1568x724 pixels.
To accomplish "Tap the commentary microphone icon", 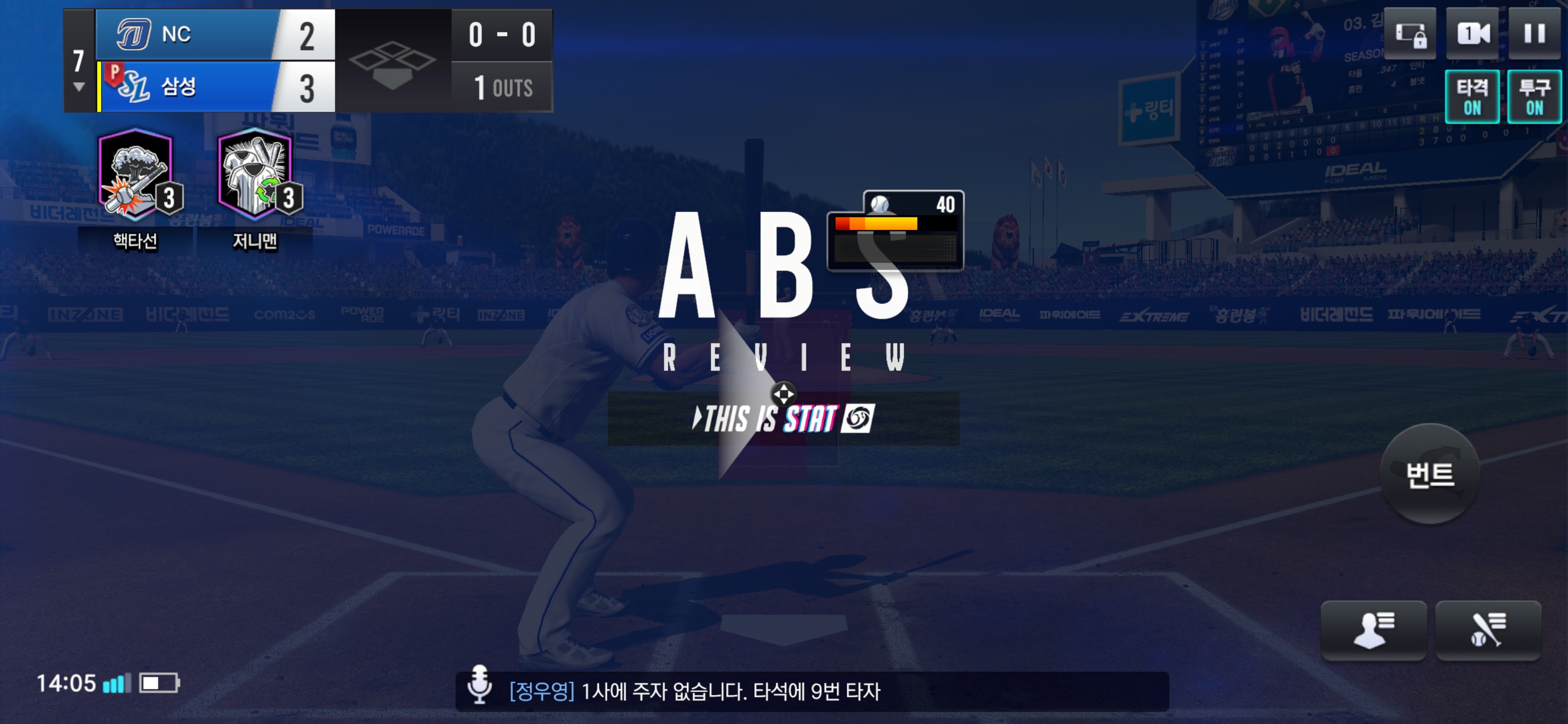I will coord(479,684).
